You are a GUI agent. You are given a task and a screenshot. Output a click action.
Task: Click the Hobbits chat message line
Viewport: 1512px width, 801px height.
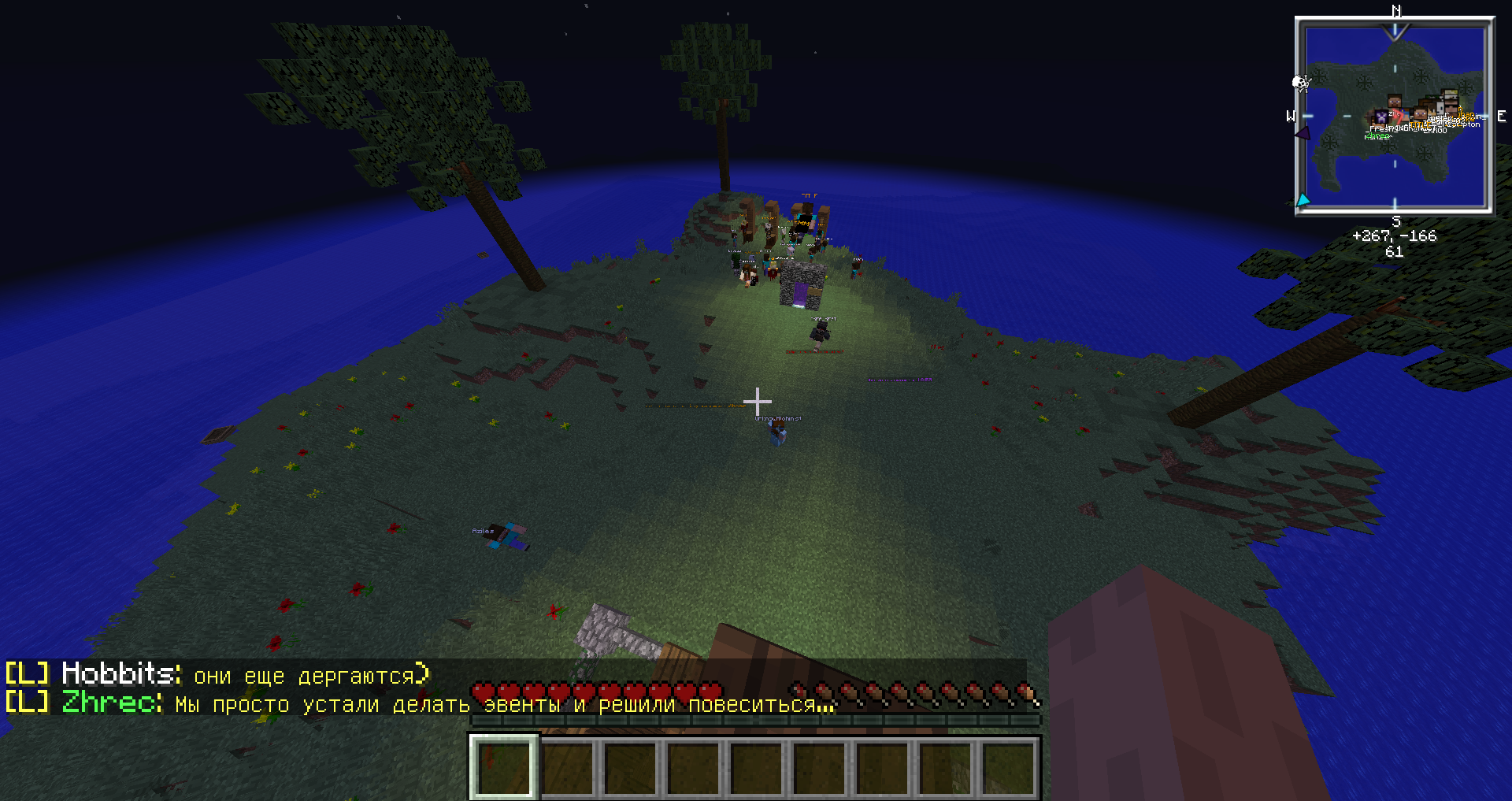click(x=217, y=675)
